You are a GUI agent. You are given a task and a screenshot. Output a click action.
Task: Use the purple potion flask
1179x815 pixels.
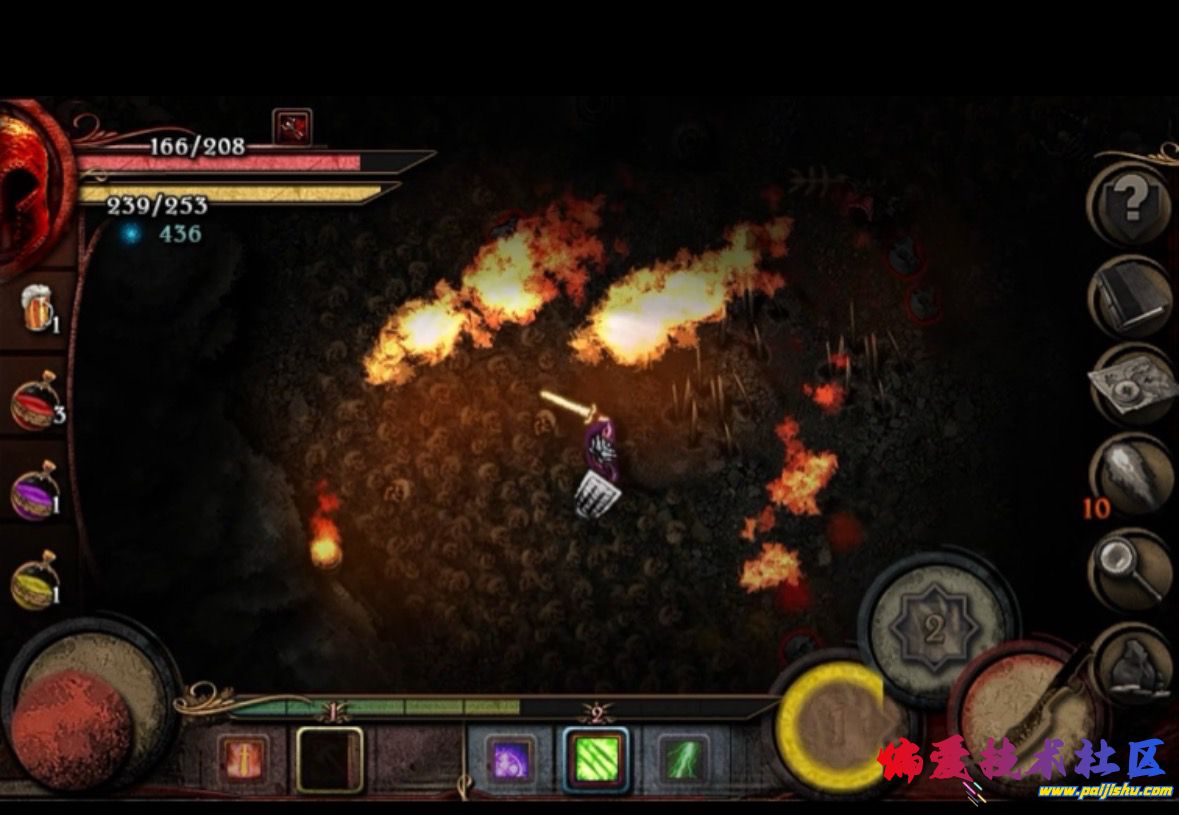36,492
